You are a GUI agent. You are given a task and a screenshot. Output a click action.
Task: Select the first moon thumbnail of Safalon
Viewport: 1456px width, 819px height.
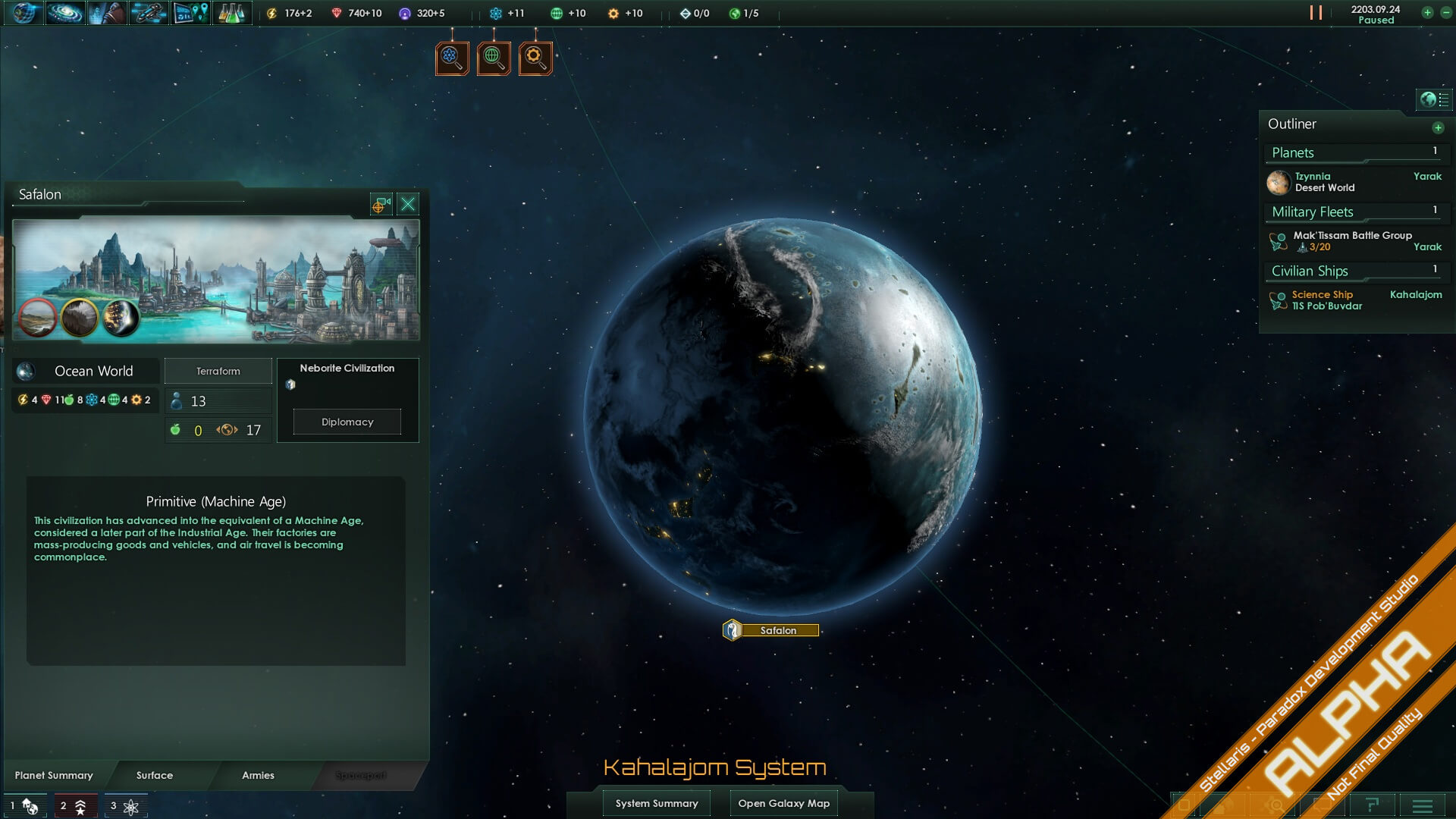[x=38, y=316]
